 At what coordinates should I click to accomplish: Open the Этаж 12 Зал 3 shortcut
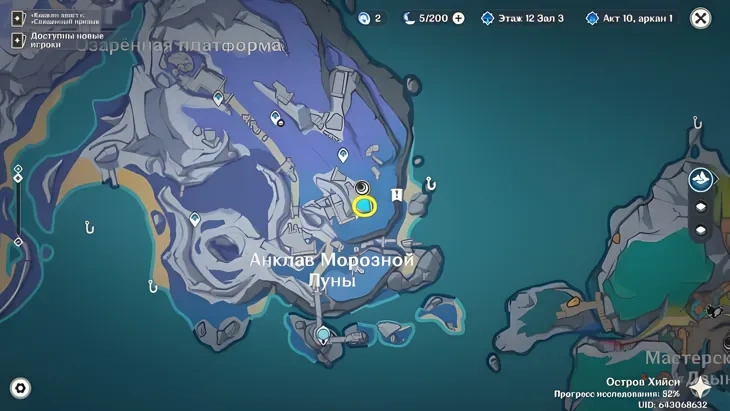click(523, 18)
